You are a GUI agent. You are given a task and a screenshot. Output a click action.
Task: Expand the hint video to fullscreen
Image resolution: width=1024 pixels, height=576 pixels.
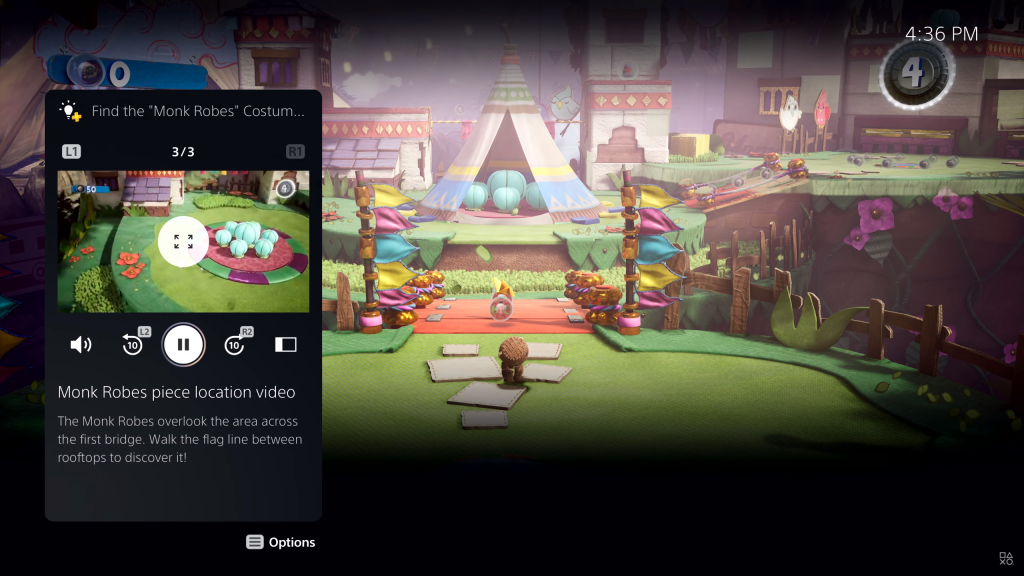[183, 241]
